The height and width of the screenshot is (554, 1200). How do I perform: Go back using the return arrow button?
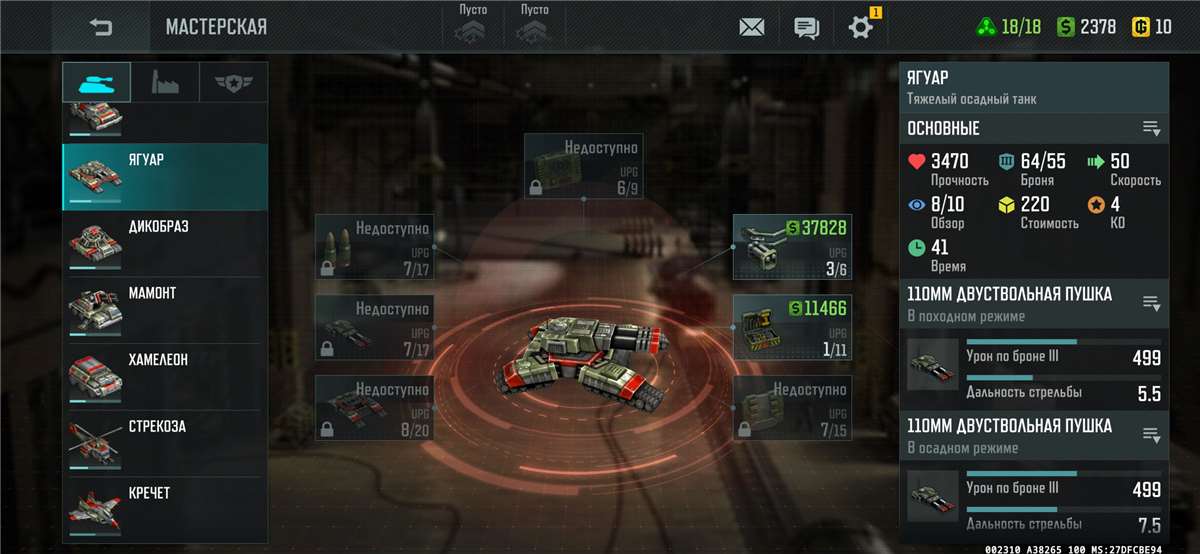[x=101, y=27]
